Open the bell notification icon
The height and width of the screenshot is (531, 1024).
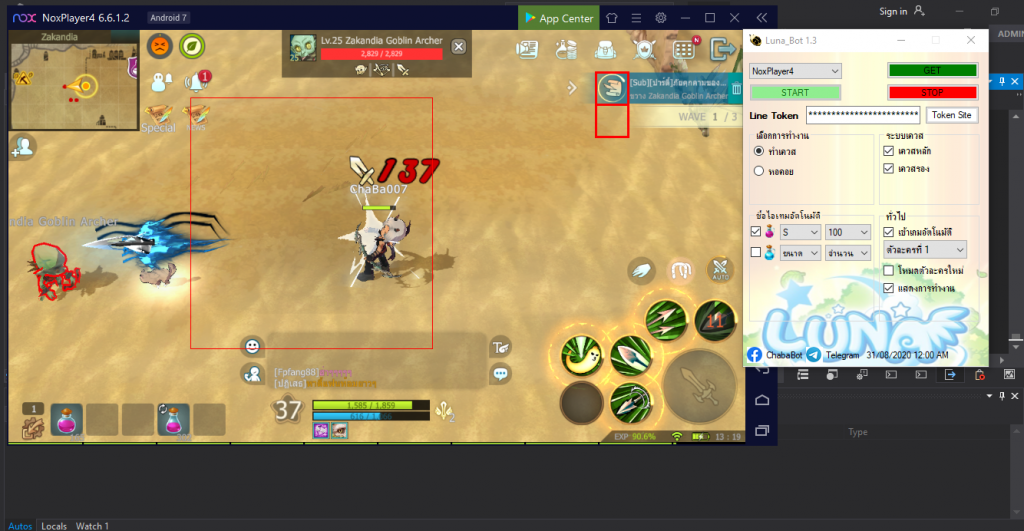point(197,82)
